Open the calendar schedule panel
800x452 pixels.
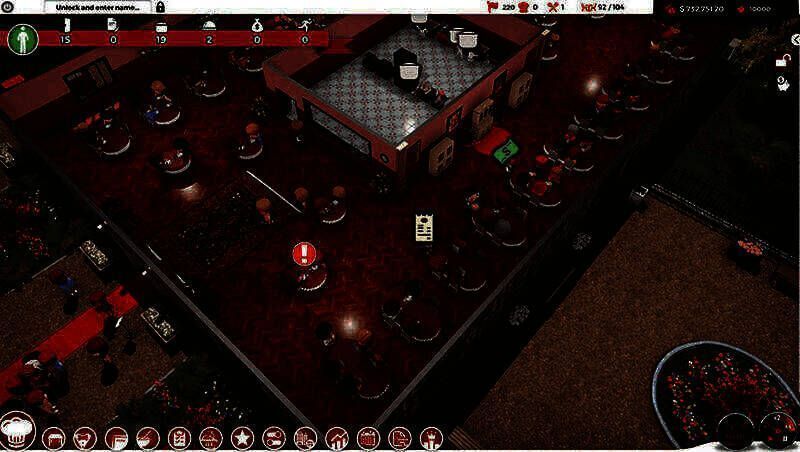[x=368, y=437]
